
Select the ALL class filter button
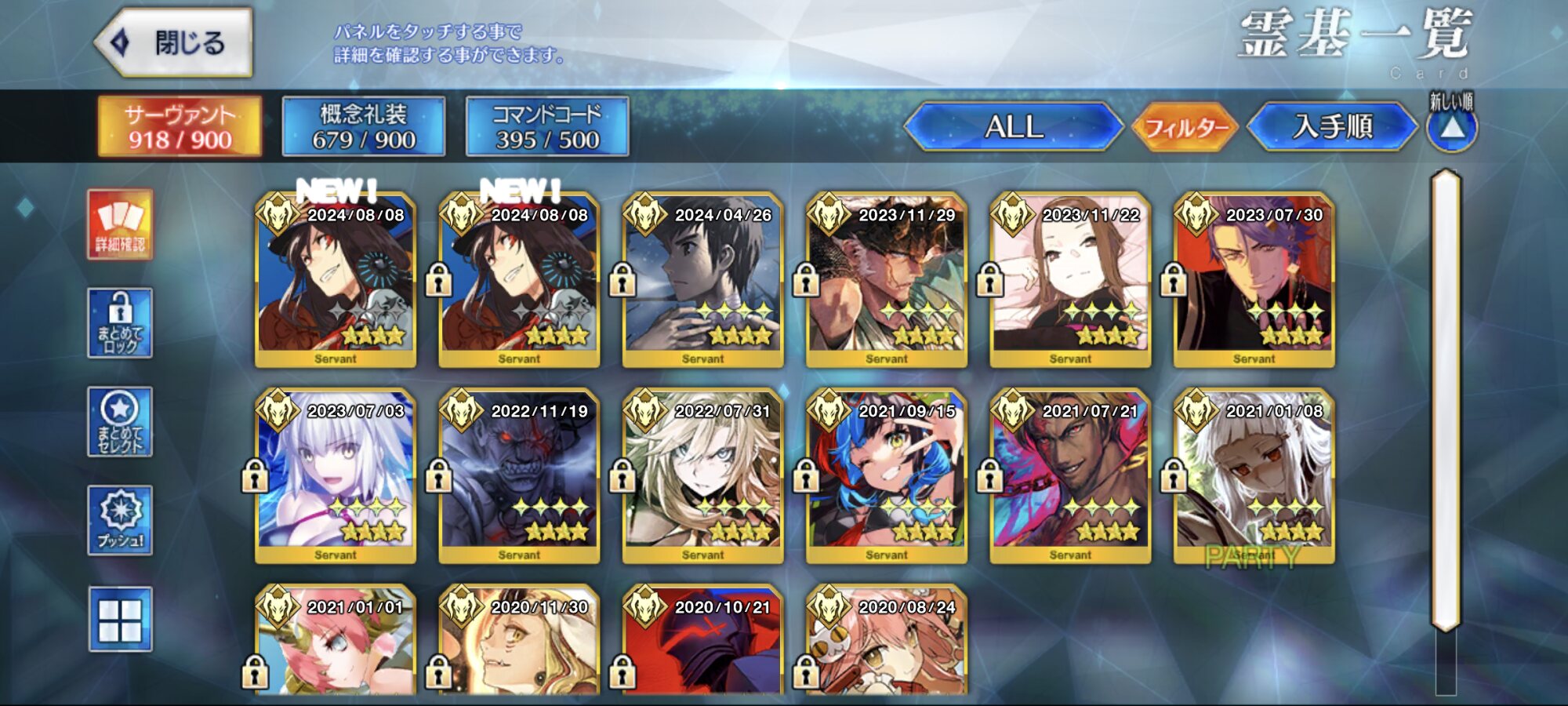tap(1014, 126)
